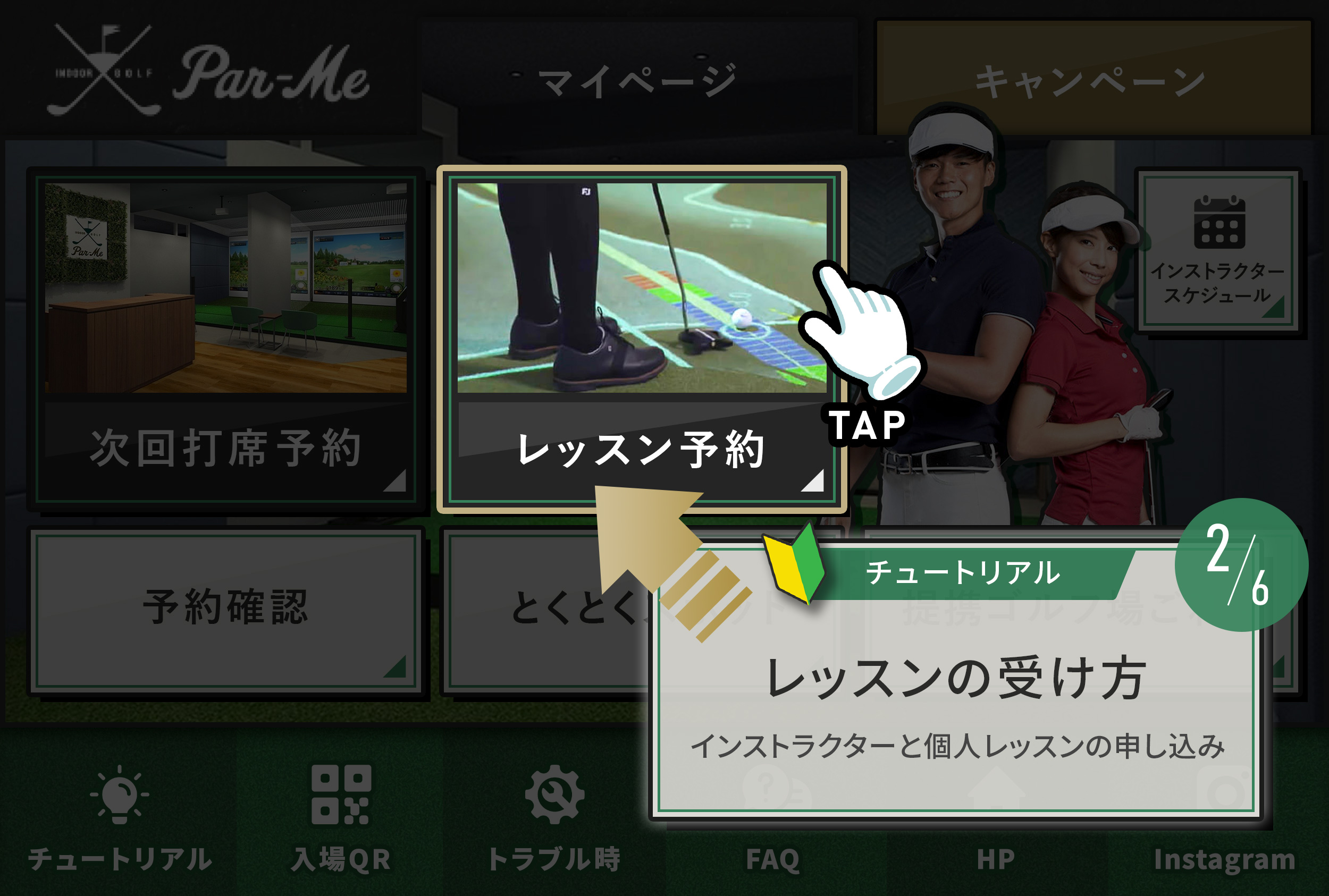This screenshot has height=896, width=1329.
Task: Open マイページ from the top bar
Action: pyautogui.click(x=637, y=80)
